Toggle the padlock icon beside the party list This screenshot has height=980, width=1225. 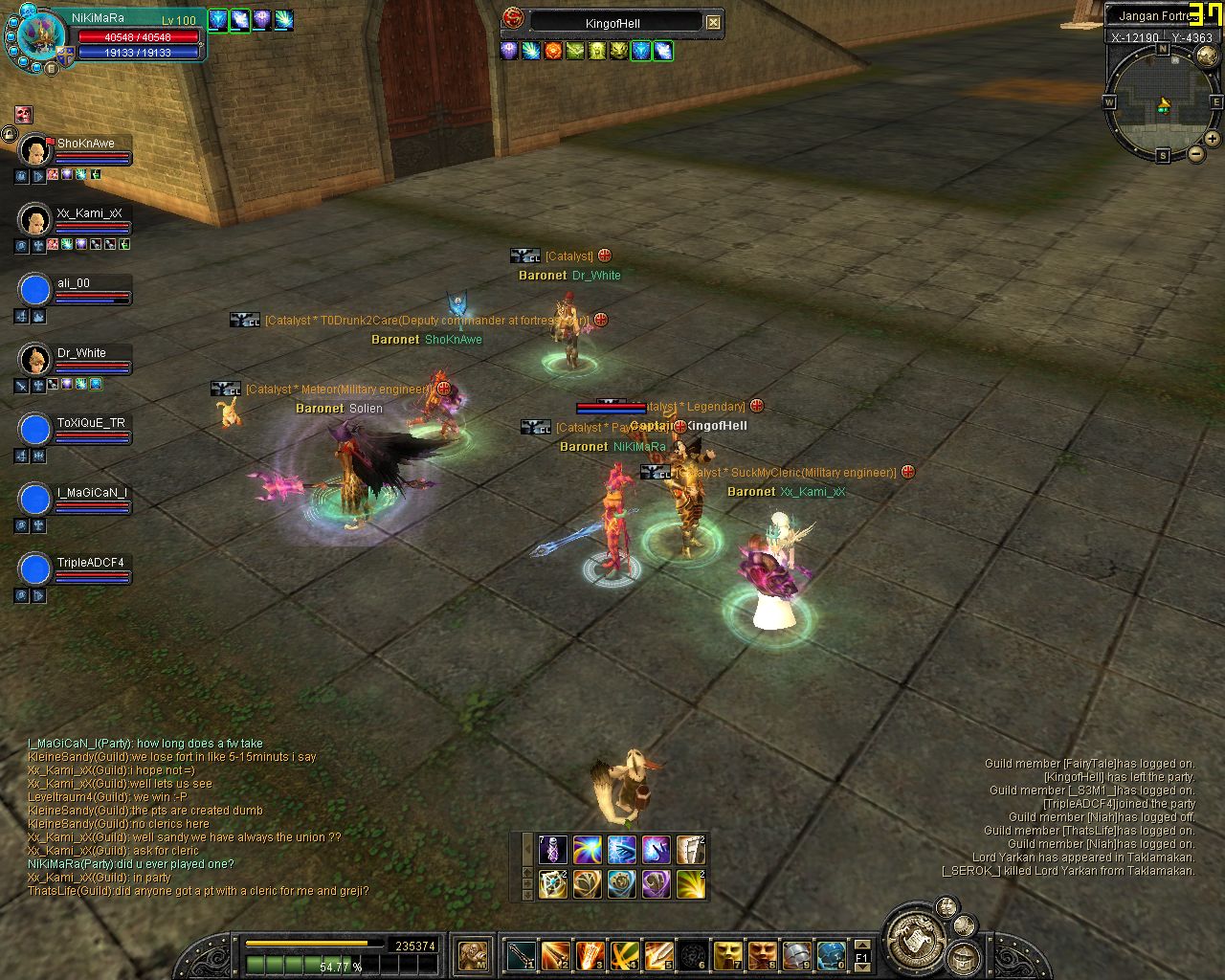(9, 135)
